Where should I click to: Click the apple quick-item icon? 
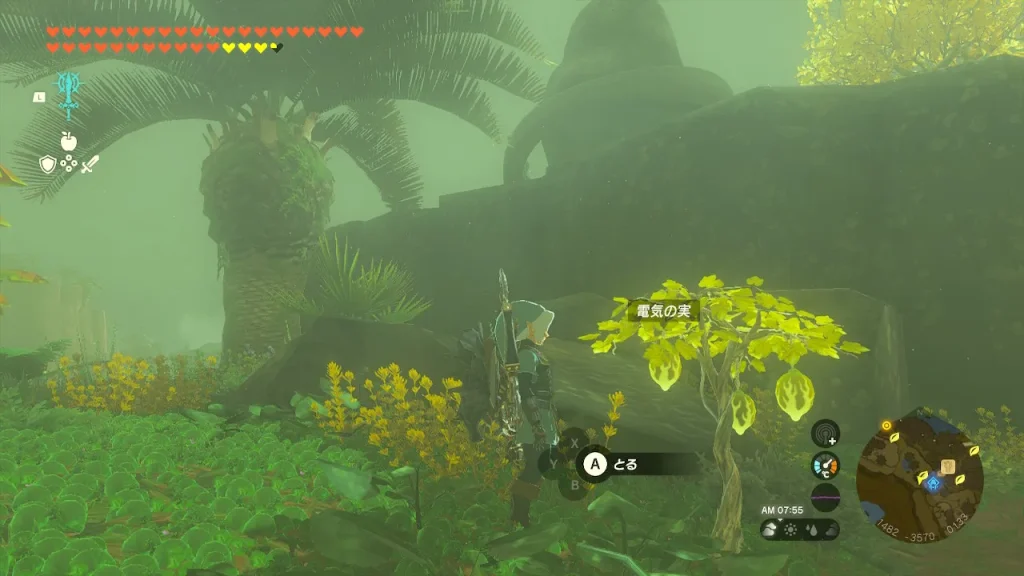(x=69, y=141)
